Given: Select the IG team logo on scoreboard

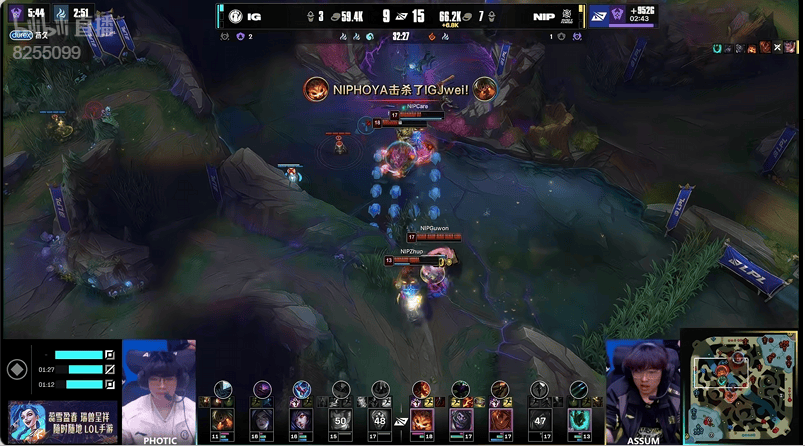Looking at the screenshot, I should pos(235,16).
